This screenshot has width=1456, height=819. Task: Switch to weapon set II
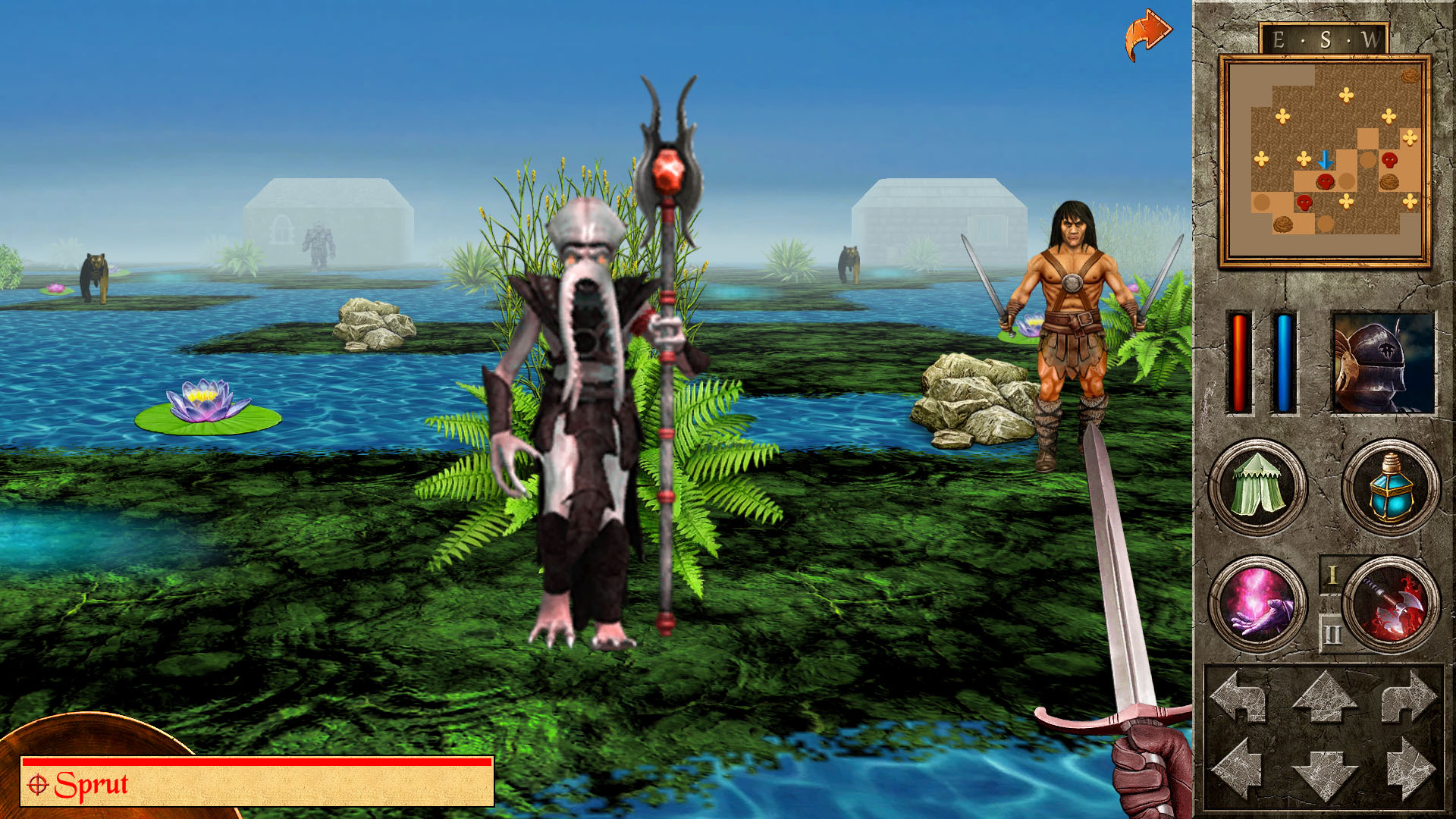[1332, 634]
